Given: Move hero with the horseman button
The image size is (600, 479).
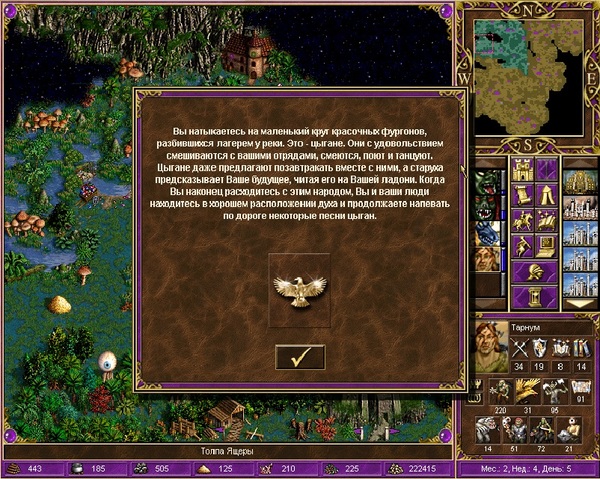Looking at the screenshot, I should (x=522, y=219).
